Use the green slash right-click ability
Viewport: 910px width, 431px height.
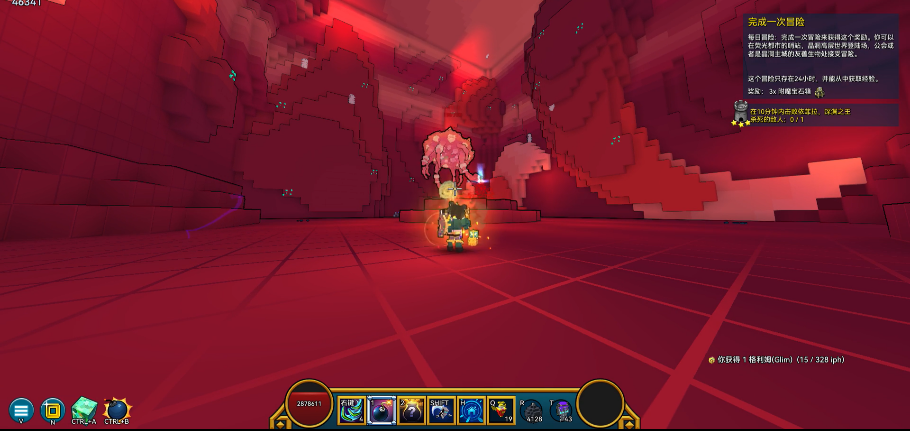point(350,410)
